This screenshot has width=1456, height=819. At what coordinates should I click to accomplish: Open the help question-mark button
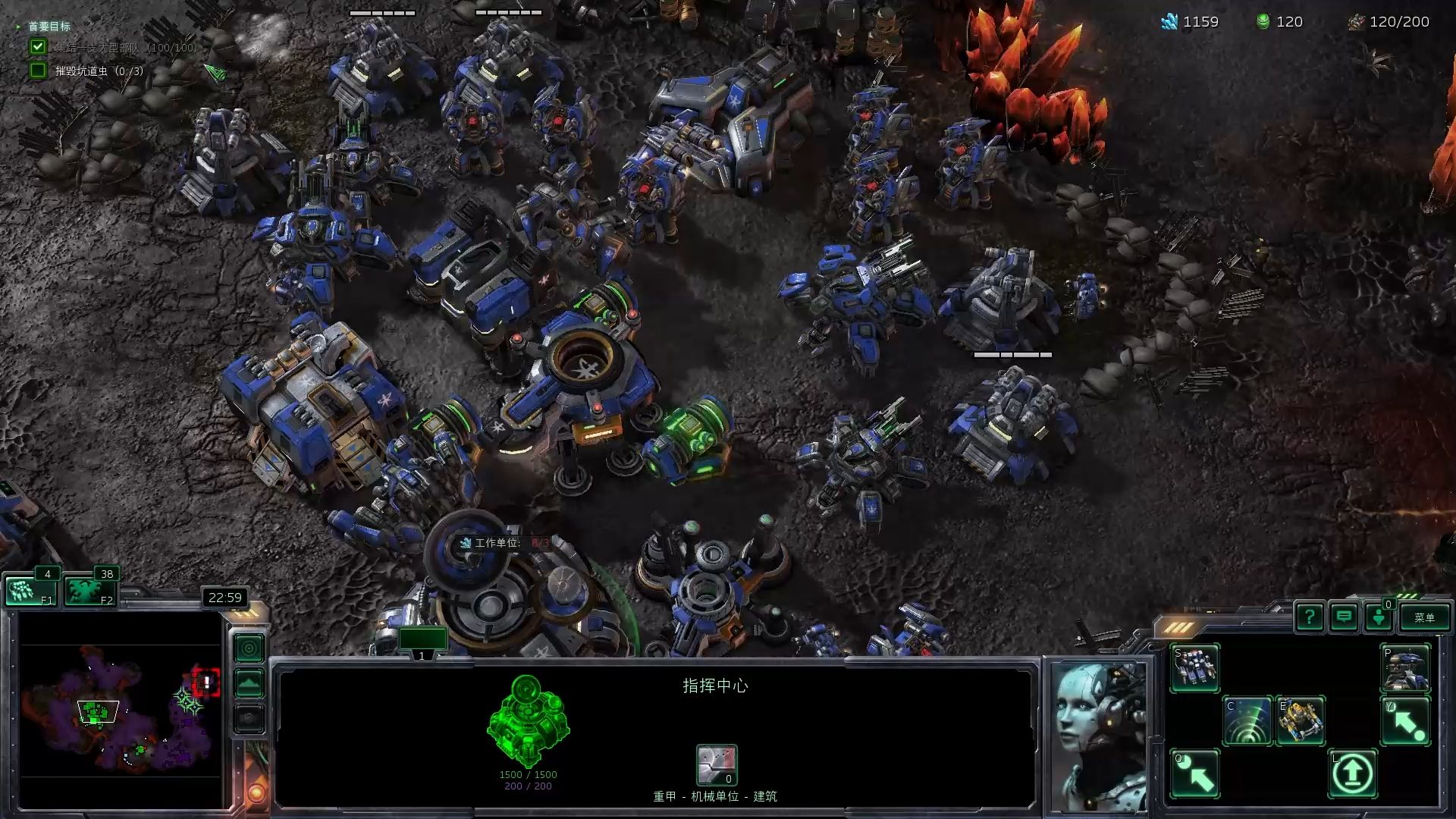tap(1310, 617)
